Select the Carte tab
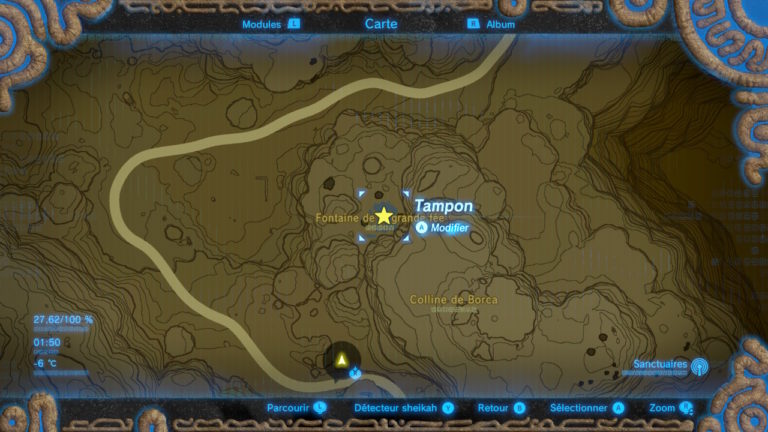 [383, 23]
